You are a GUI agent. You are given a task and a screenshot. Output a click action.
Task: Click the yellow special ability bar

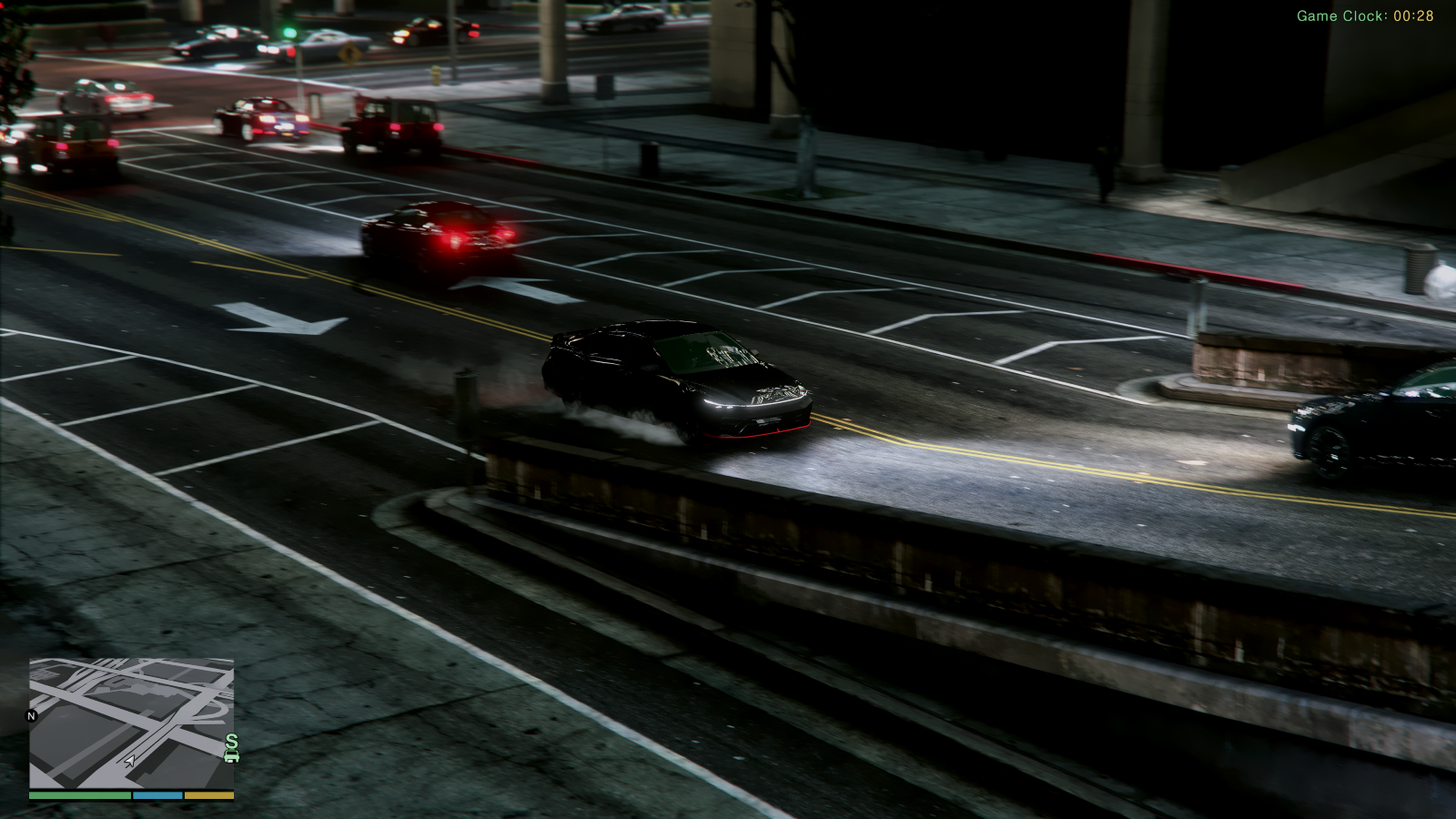click(x=208, y=794)
